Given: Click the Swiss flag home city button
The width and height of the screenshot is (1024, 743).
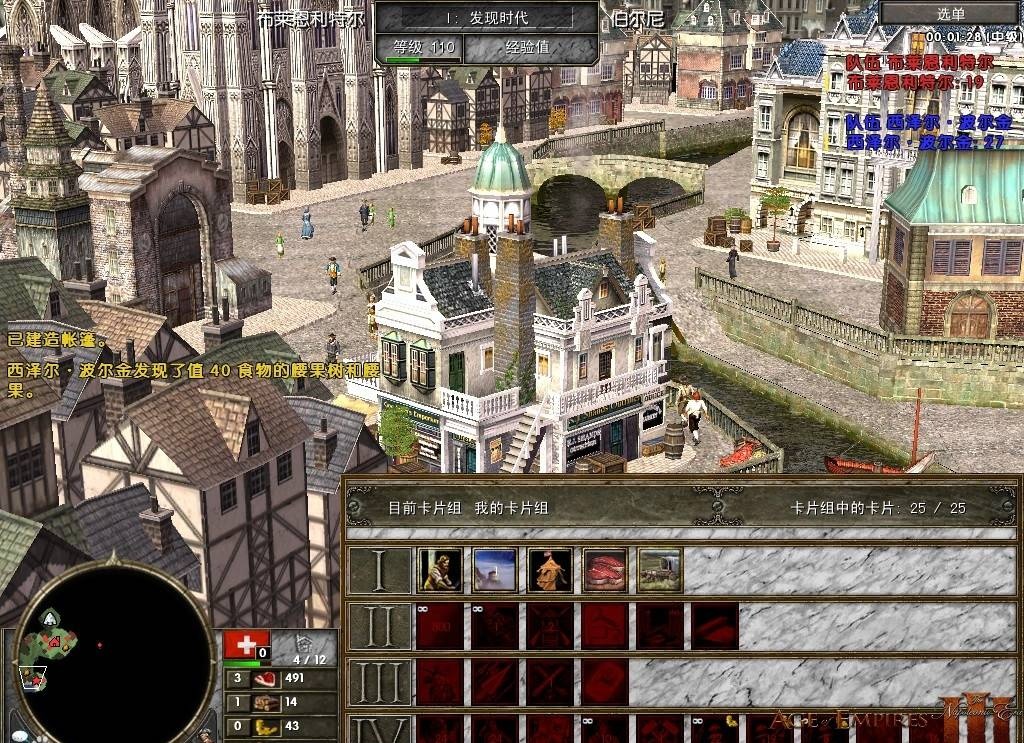Looking at the screenshot, I should pyautogui.click(x=239, y=644).
